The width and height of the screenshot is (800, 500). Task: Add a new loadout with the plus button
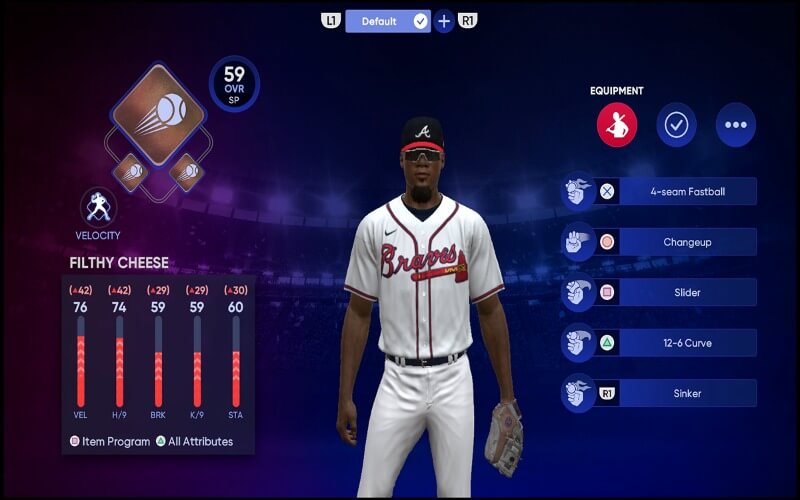[444, 21]
